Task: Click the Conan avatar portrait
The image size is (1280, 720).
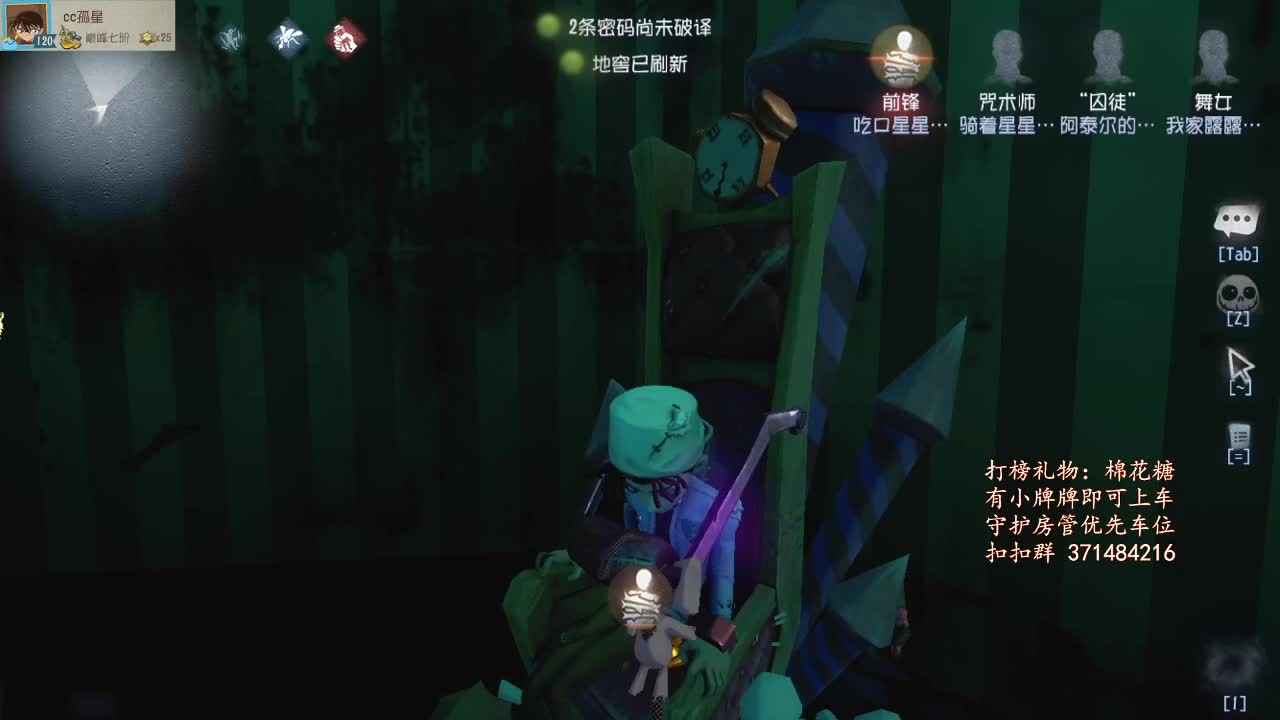Action: pos(26,26)
